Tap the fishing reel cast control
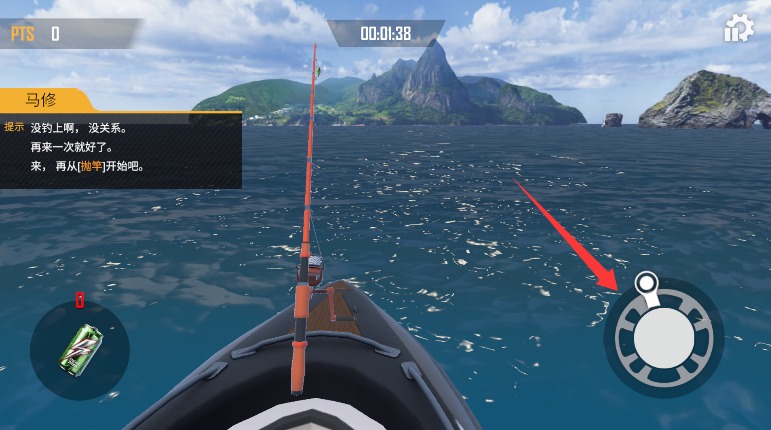The image size is (771, 430). [x=663, y=337]
